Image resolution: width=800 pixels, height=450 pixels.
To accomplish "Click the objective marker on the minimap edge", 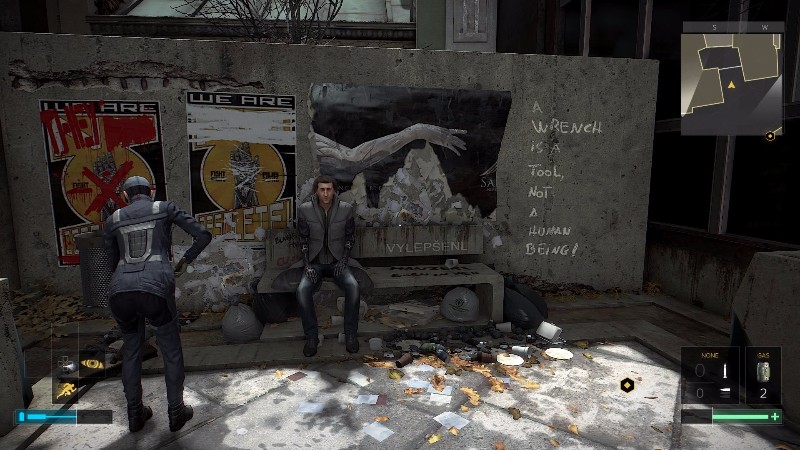I will 769,137.
